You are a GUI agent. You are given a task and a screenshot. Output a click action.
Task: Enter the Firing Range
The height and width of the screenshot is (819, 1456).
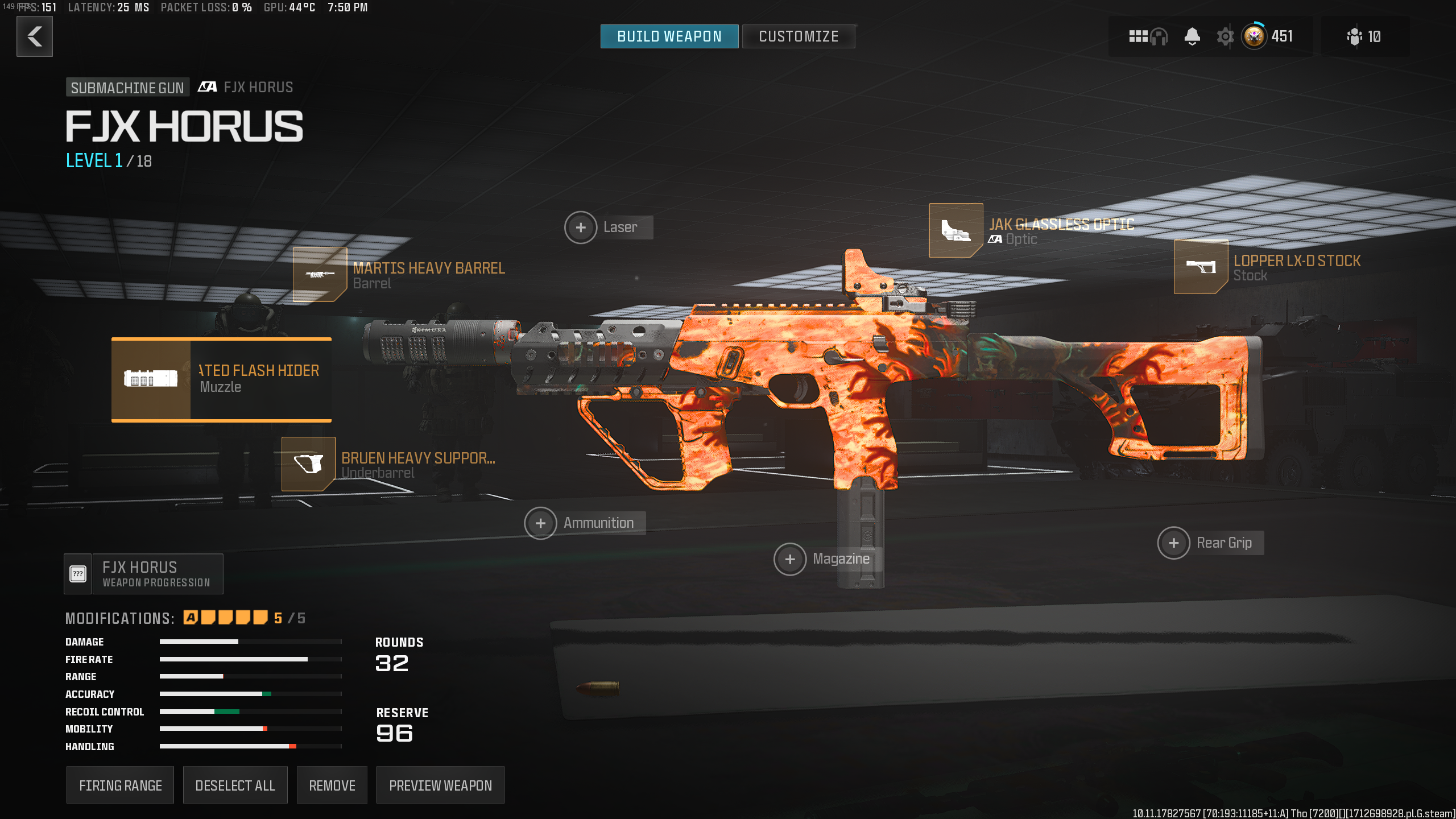click(x=120, y=785)
